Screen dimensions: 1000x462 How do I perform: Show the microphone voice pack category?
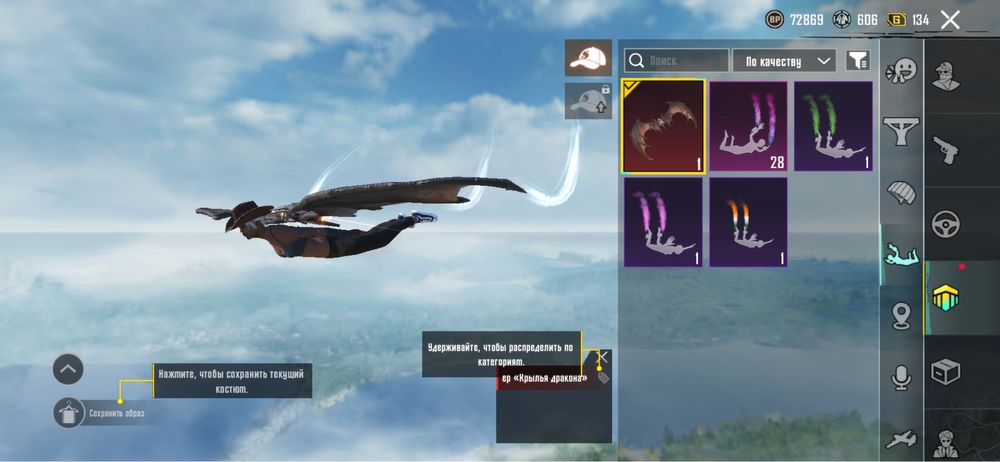pyautogui.click(x=902, y=377)
